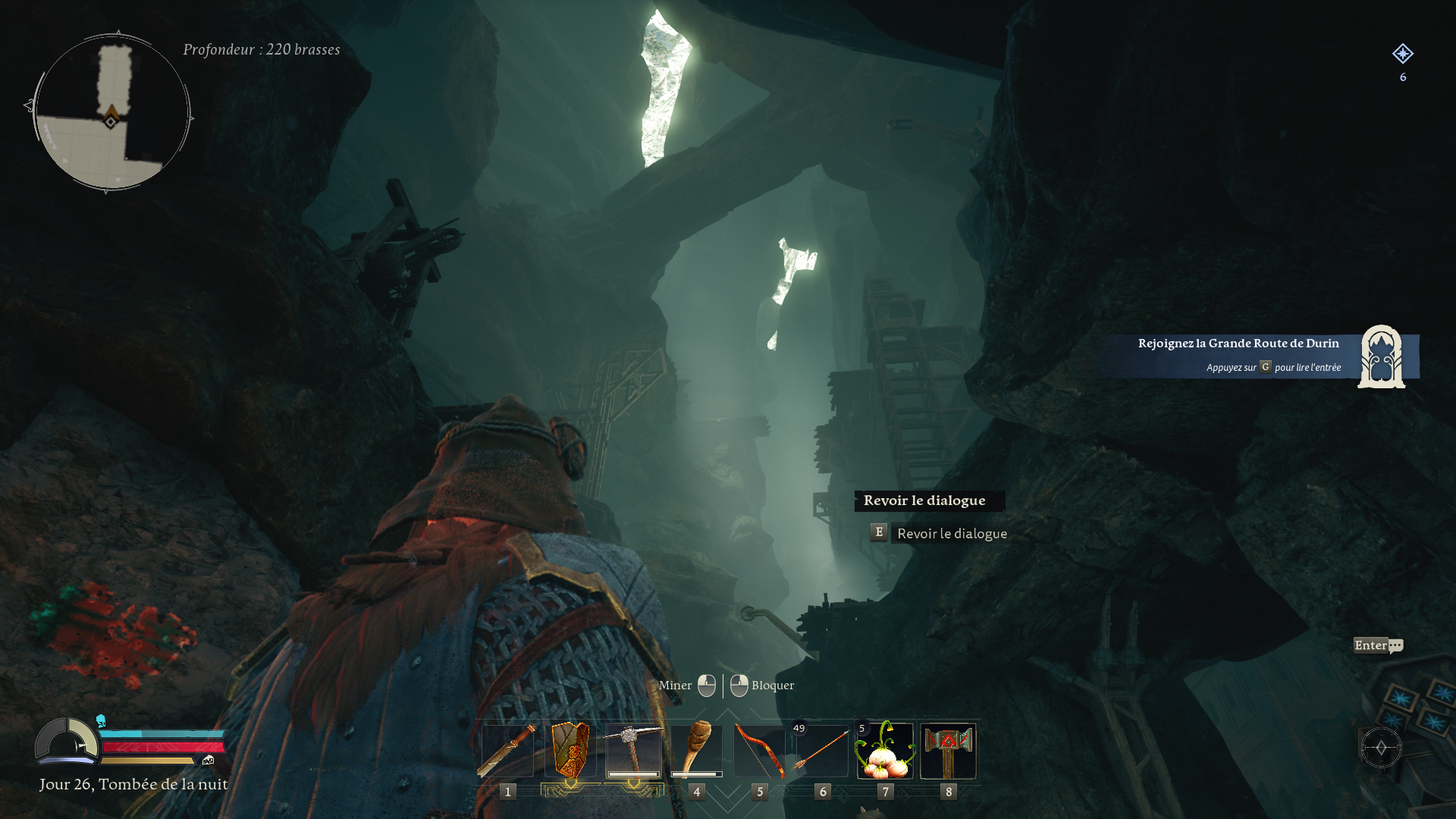Image resolution: width=1456 pixels, height=819 pixels.
Task: Select the war hammer in slot 8
Action: 948,751
